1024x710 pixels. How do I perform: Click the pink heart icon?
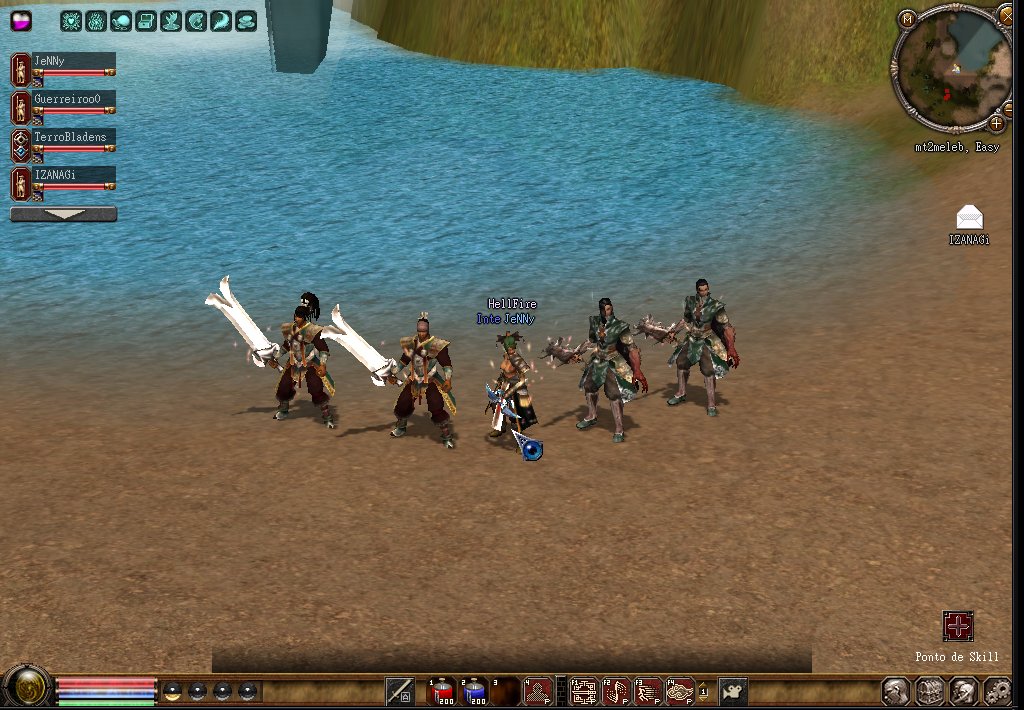tap(21, 20)
